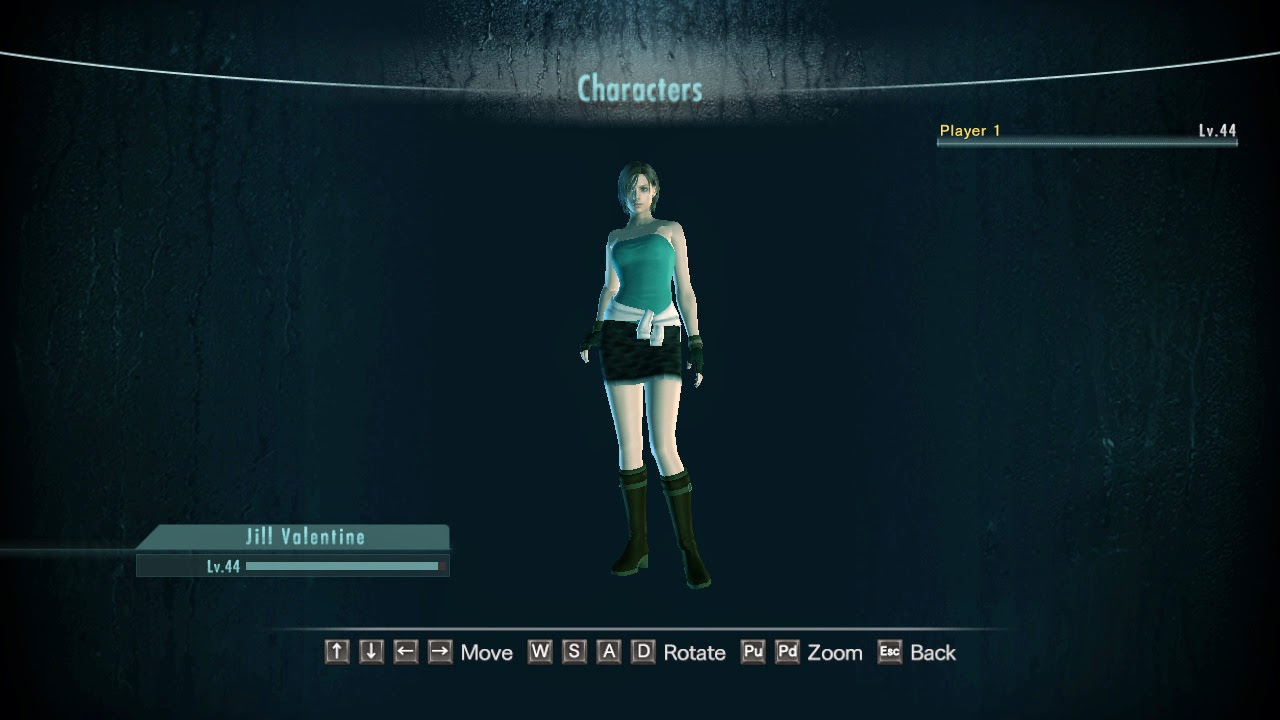Open the Characters title header

pyautogui.click(x=640, y=88)
